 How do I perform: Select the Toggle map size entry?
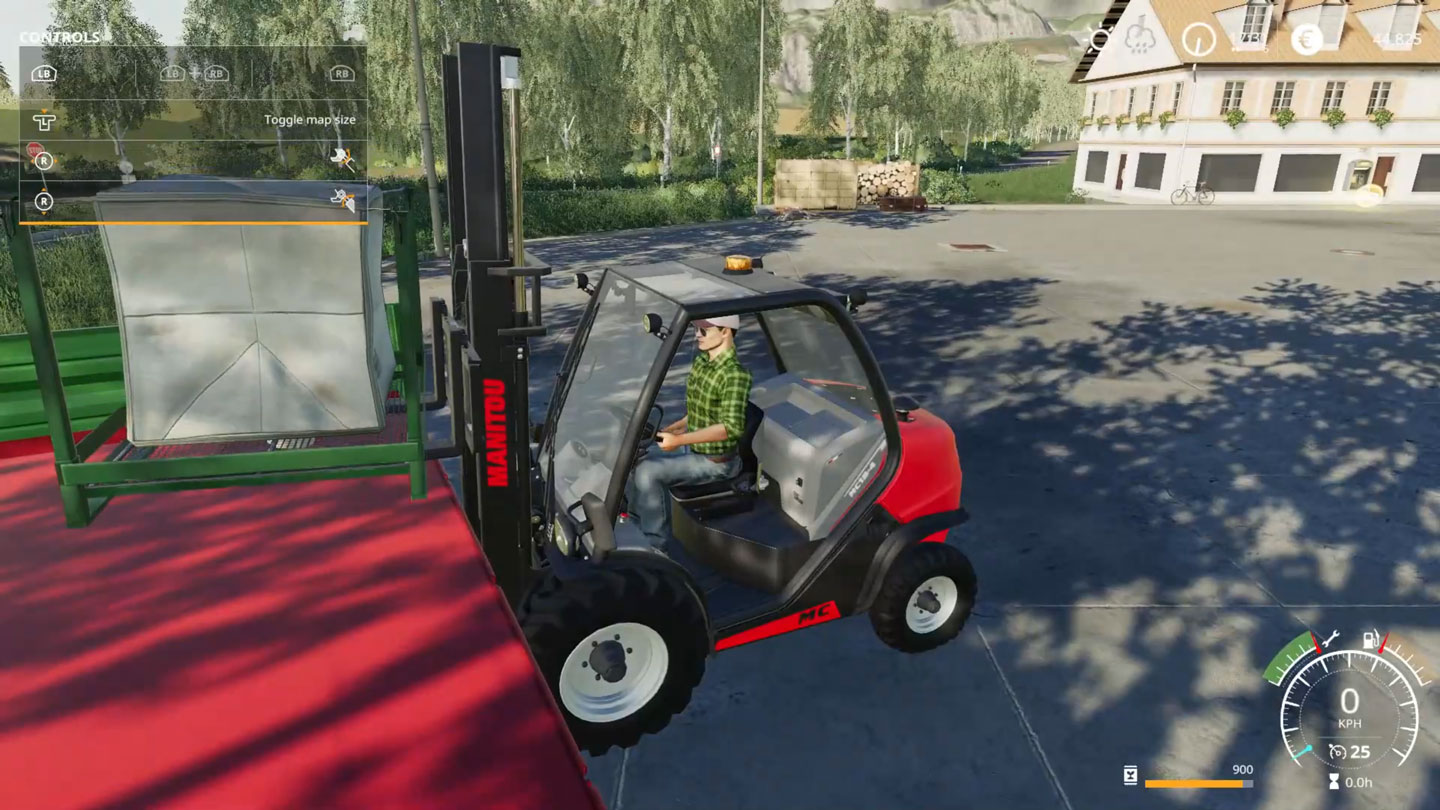pos(309,120)
